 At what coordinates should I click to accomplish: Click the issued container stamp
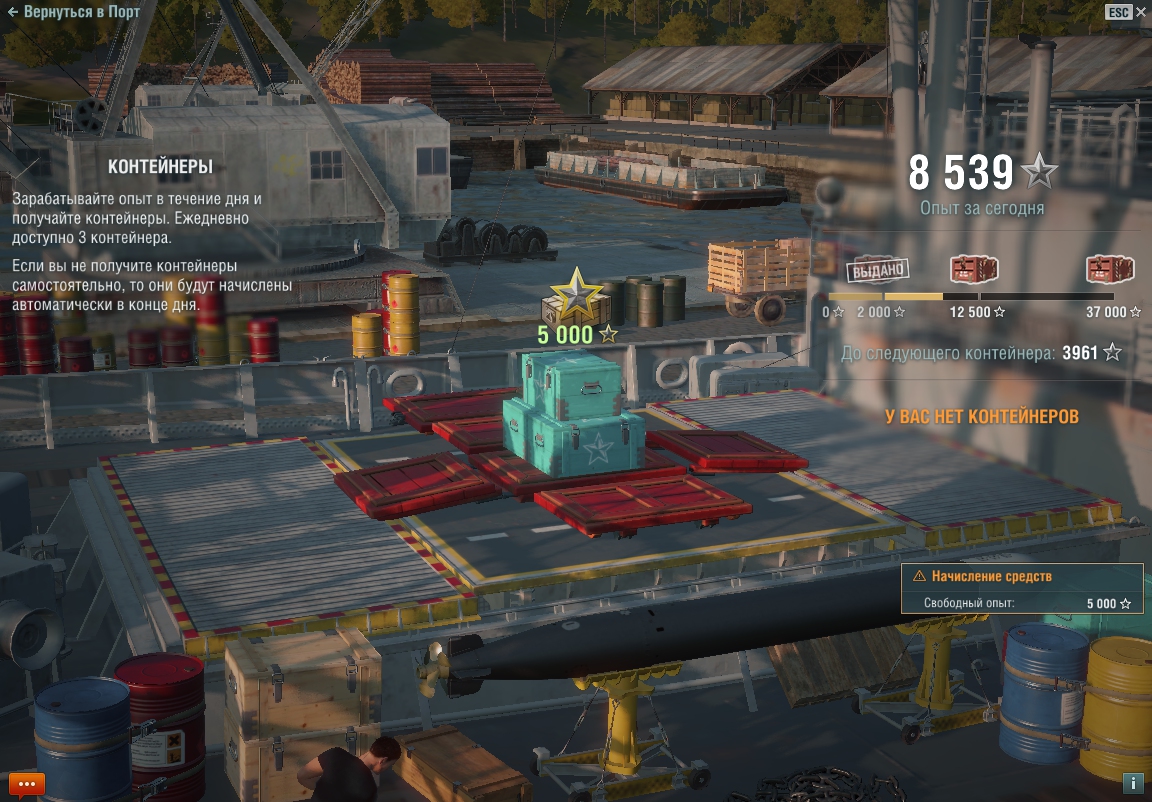point(878,269)
